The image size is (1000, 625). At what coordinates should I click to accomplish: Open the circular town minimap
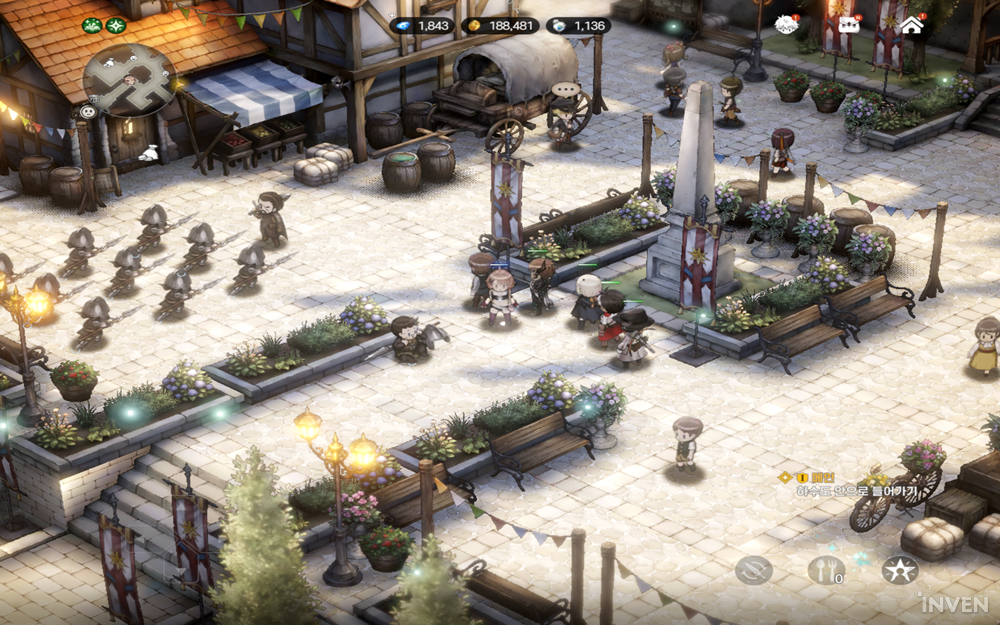pyautogui.click(x=130, y=80)
